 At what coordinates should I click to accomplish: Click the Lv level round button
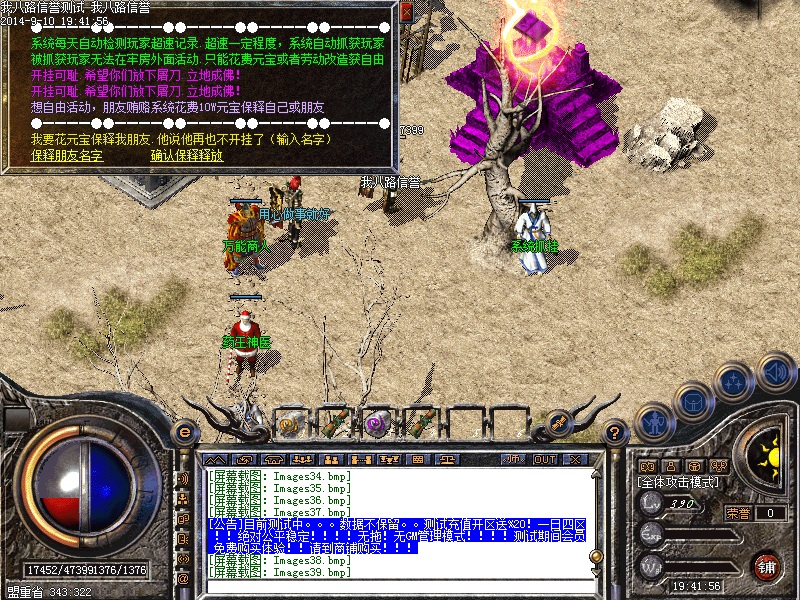tap(652, 503)
